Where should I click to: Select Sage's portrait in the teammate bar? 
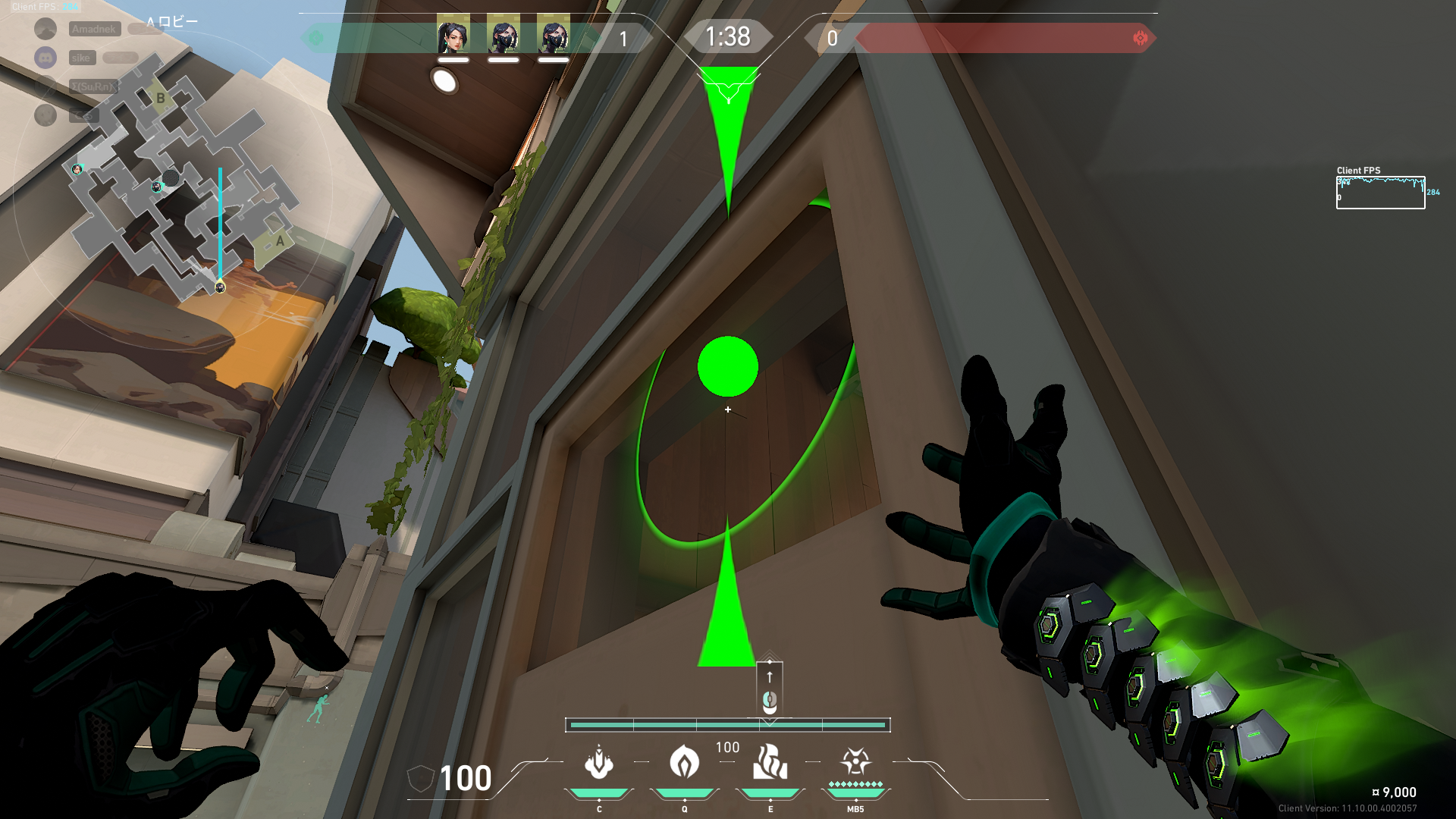tap(452, 35)
